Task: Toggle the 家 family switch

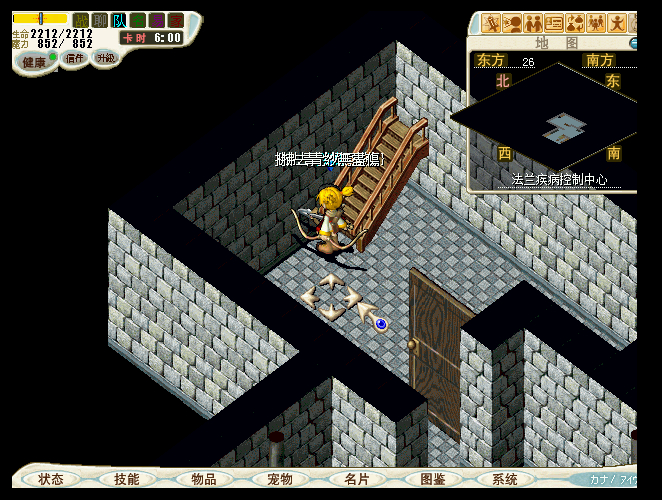Action: 176,20
